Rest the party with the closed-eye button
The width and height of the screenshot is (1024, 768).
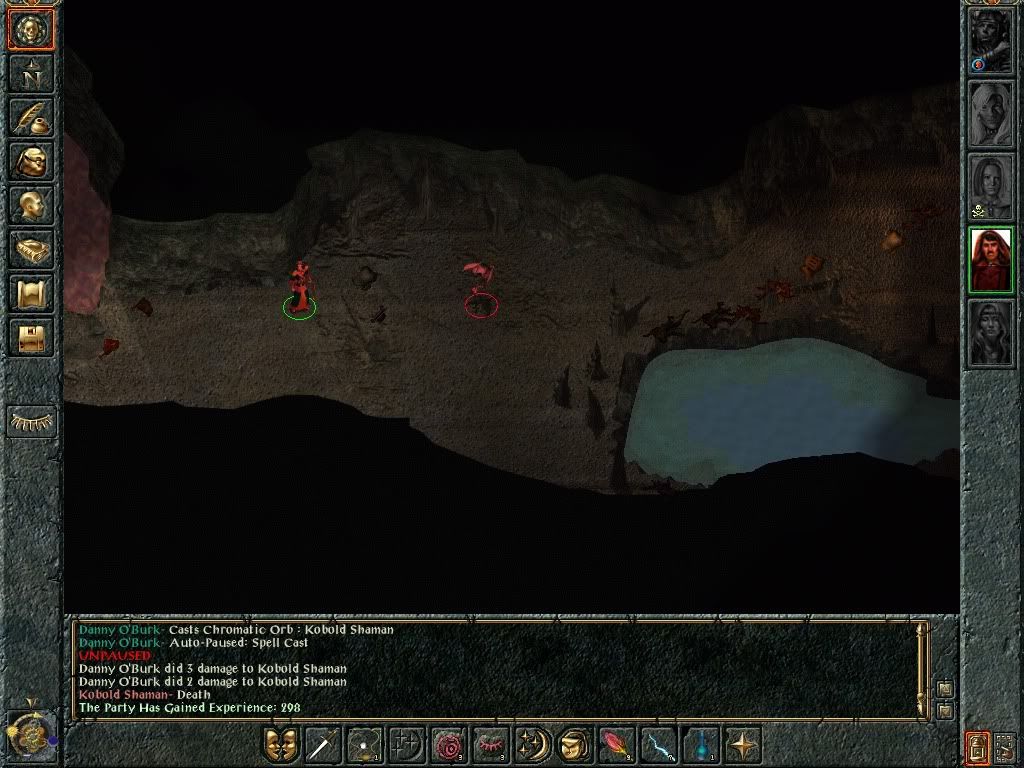tap(30, 422)
